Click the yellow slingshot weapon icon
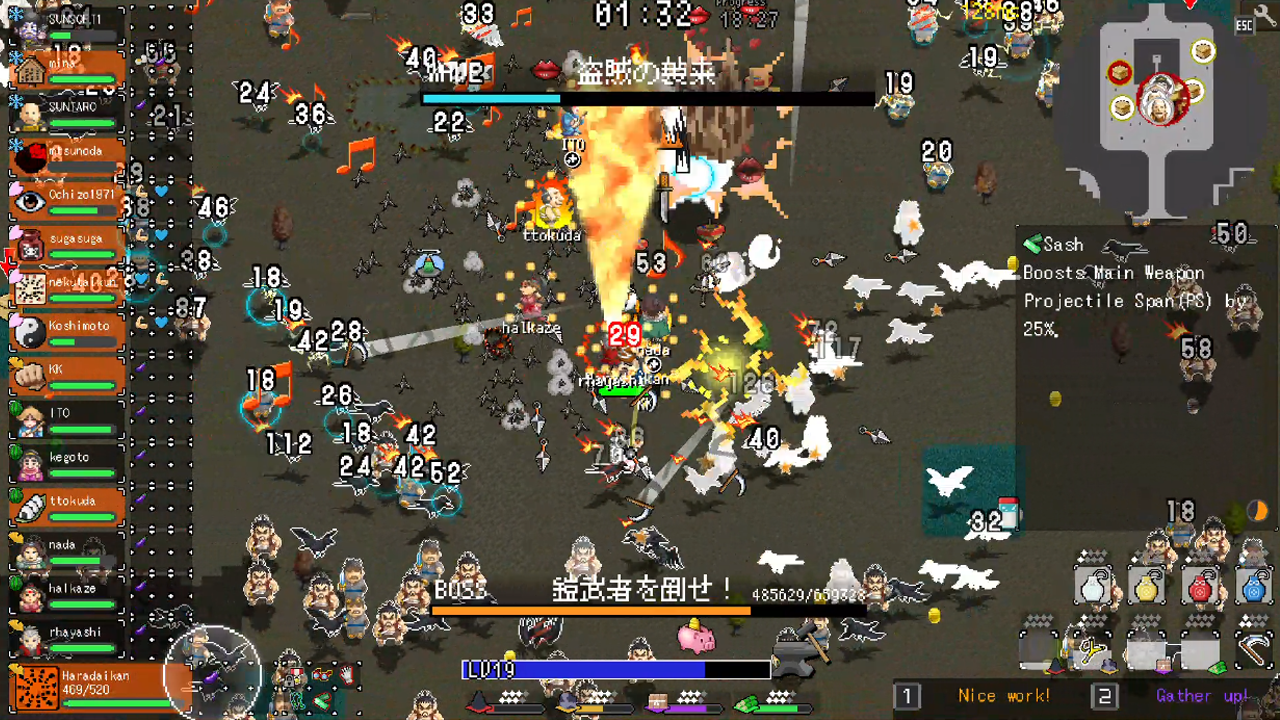The image size is (1280, 720). [1093, 649]
